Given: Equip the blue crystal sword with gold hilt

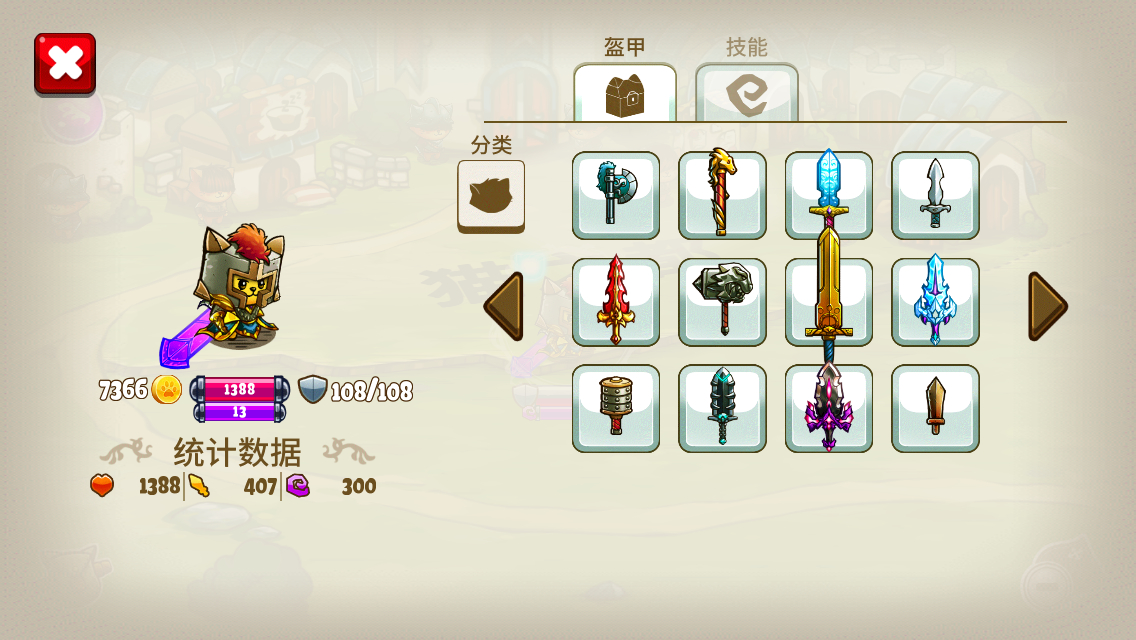Looking at the screenshot, I should 829,185.
